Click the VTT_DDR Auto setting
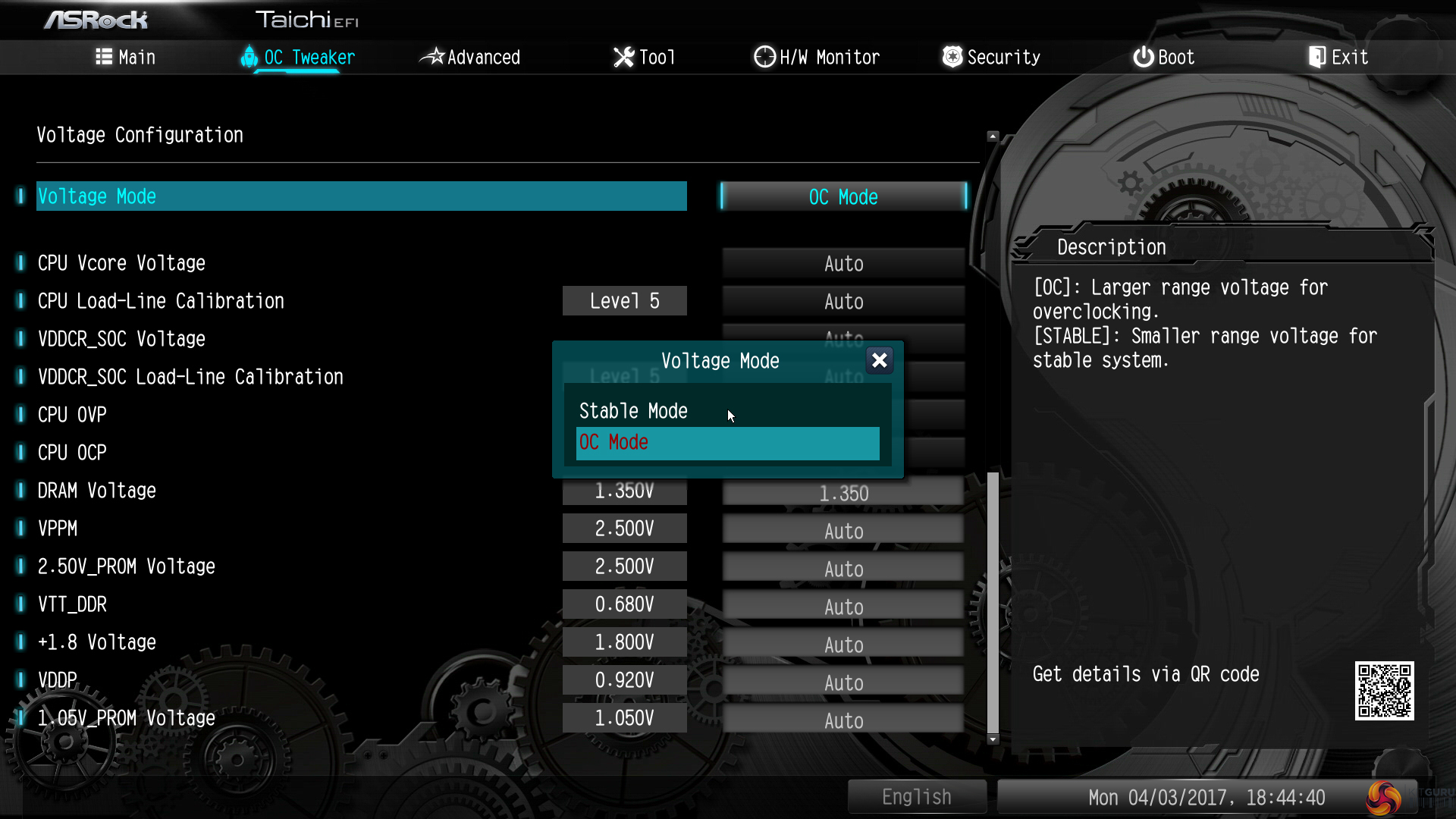Image resolution: width=1456 pixels, height=819 pixels. (x=843, y=607)
